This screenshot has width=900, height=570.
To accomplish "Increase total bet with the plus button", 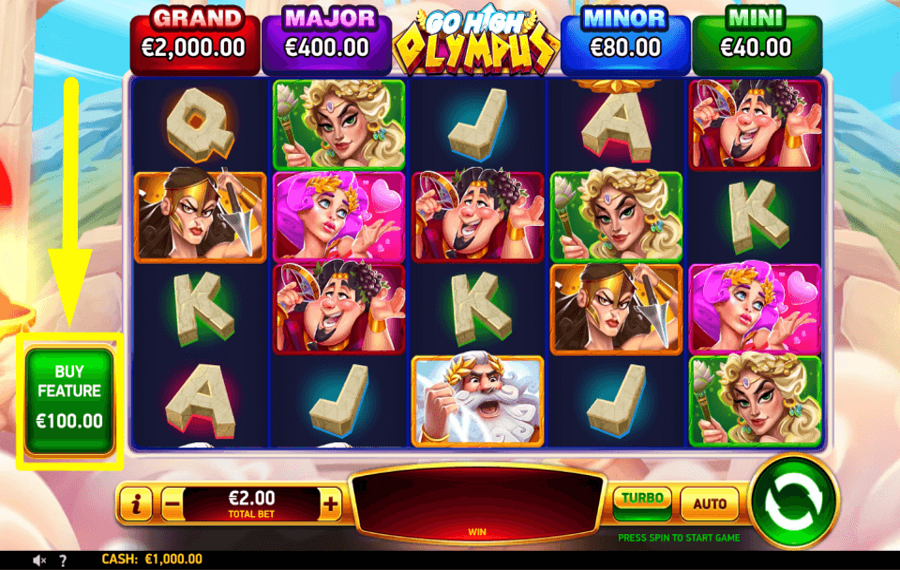I will [x=331, y=505].
